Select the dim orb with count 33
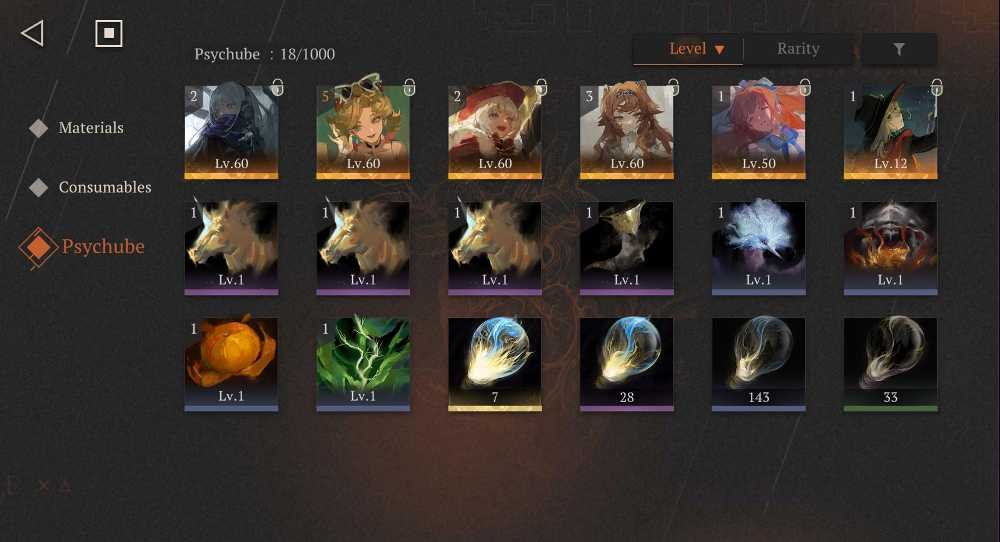The image size is (1000, 542). click(890, 363)
